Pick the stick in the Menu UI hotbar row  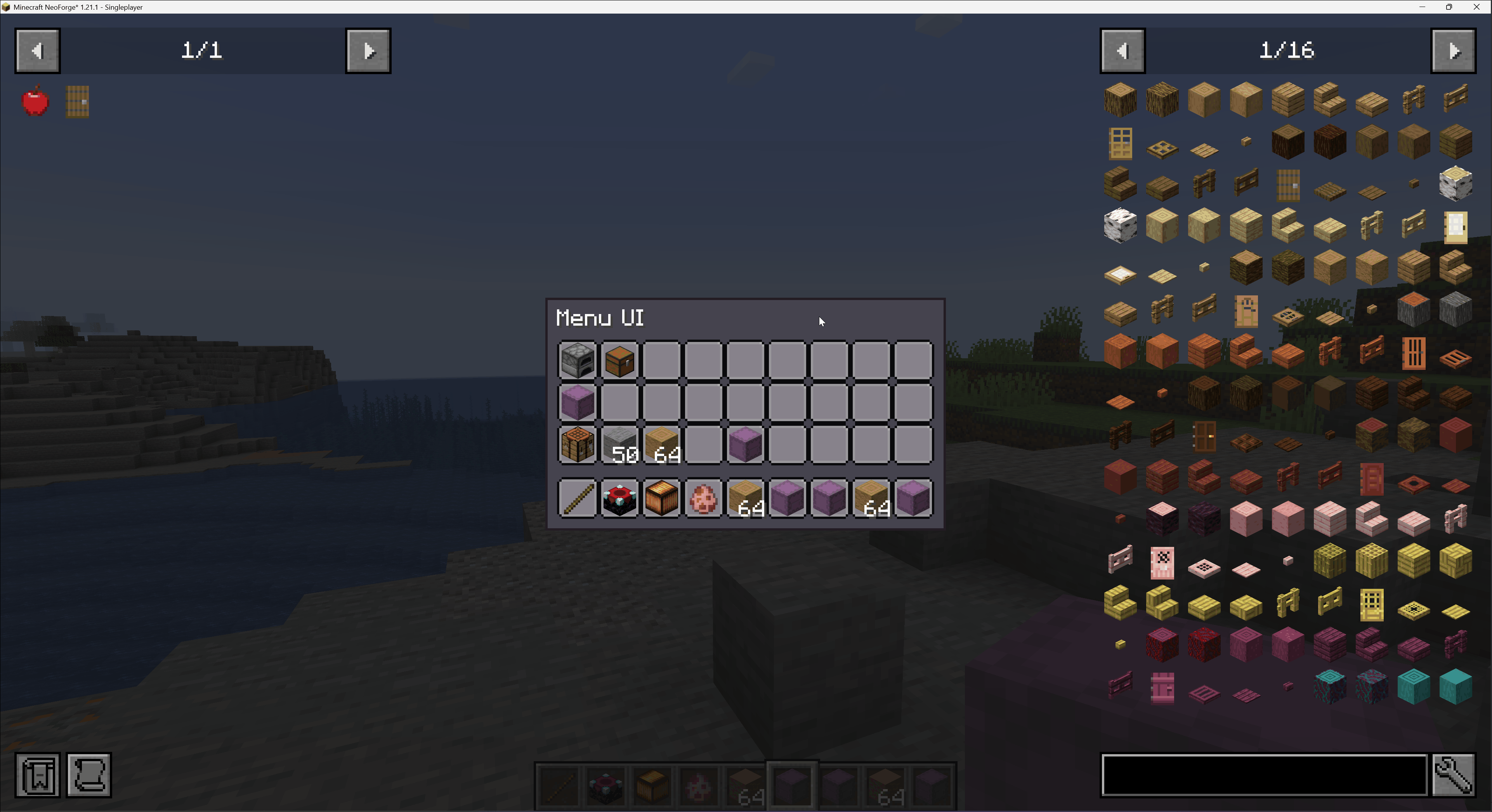pyautogui.click(x=578, y=498)
